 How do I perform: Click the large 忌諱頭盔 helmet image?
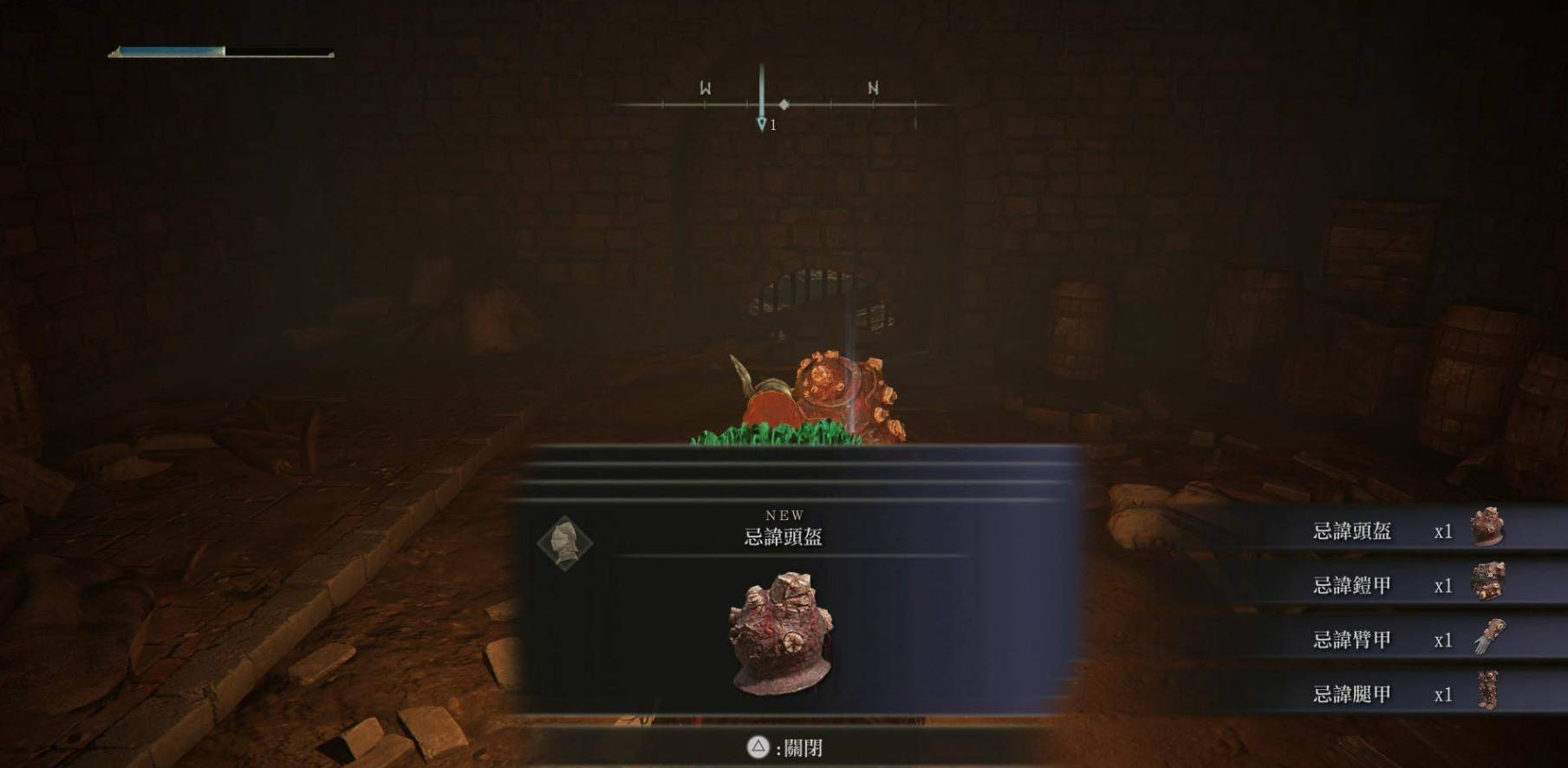[x=781, y=634]
